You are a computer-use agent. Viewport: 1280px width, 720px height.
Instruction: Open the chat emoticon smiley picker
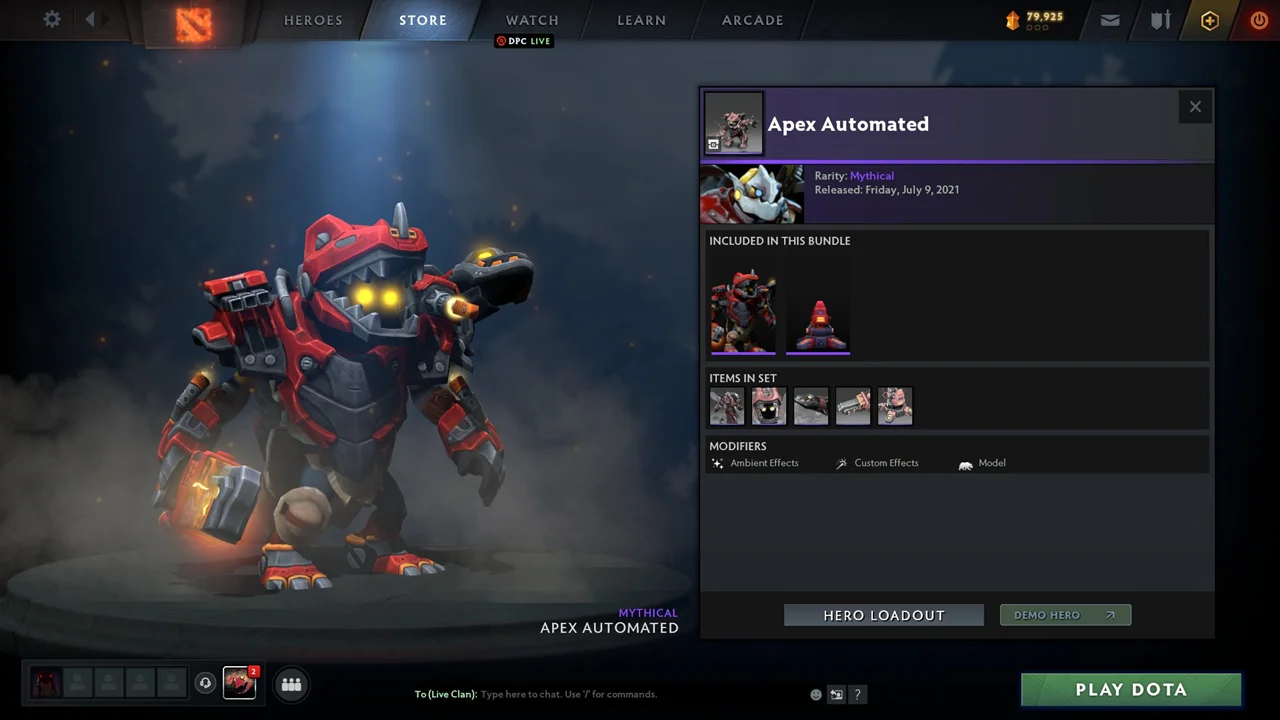click(816, 695)
